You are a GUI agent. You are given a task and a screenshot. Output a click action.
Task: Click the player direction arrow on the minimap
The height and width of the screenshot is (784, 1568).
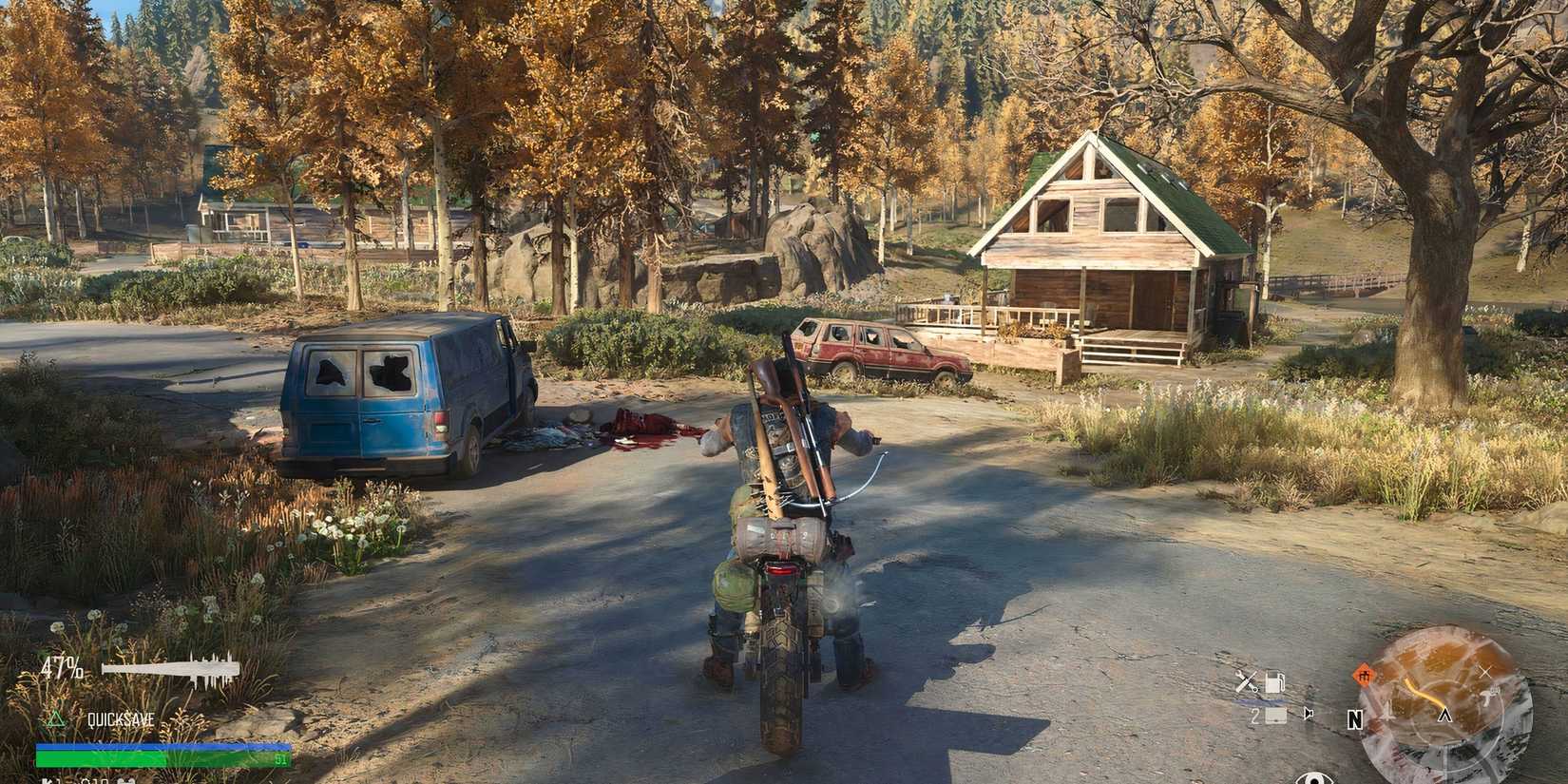[x=1445, y=716]
